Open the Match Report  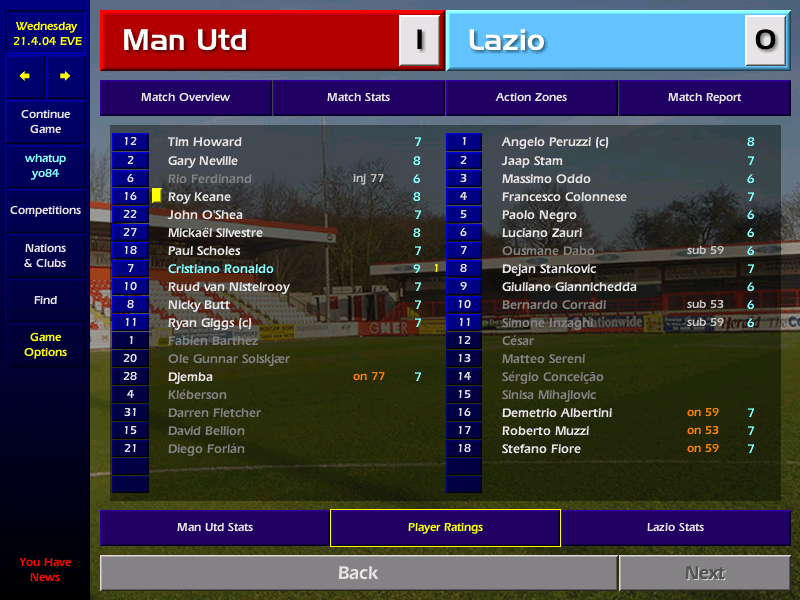[x=704, y=97]
